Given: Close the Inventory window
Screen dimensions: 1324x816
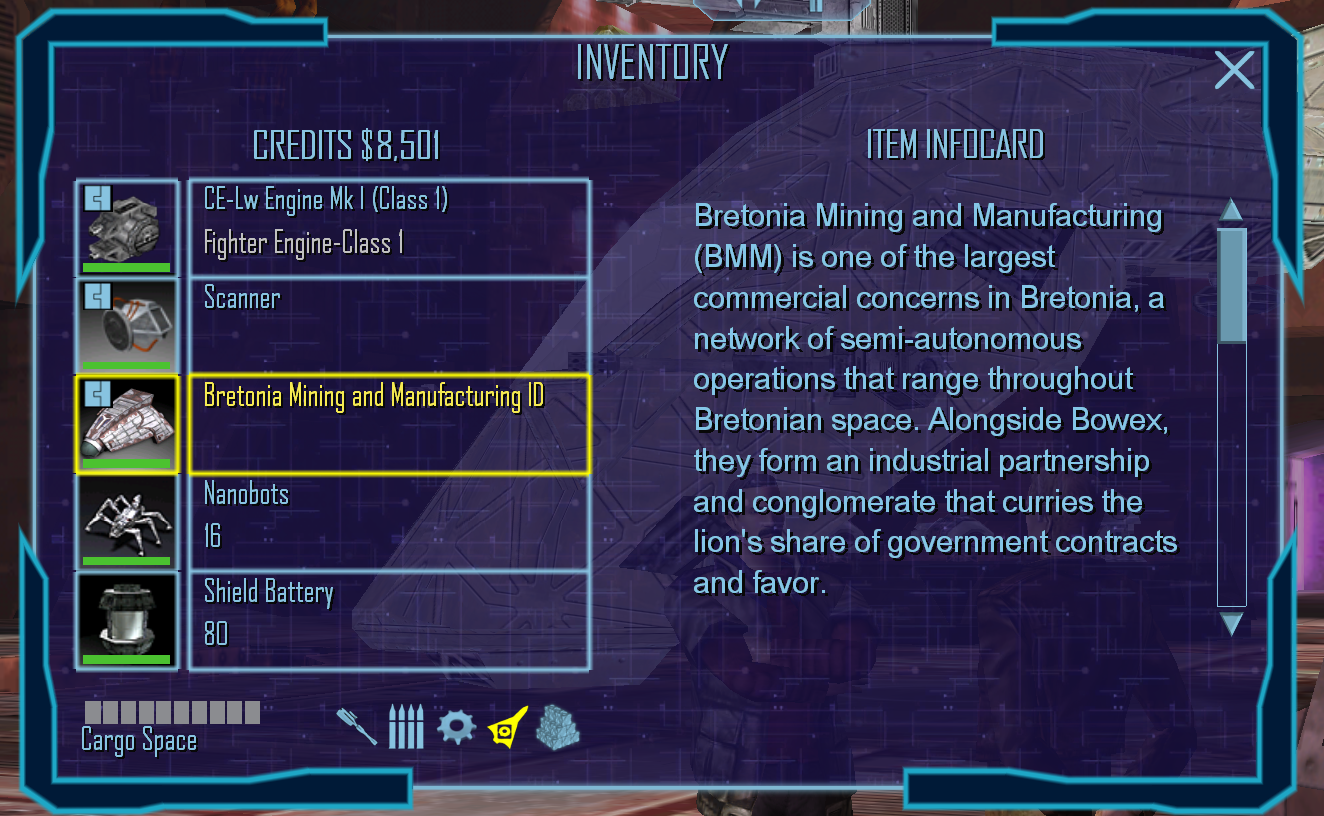Looking at the screenshot, I should (1234, 71).
